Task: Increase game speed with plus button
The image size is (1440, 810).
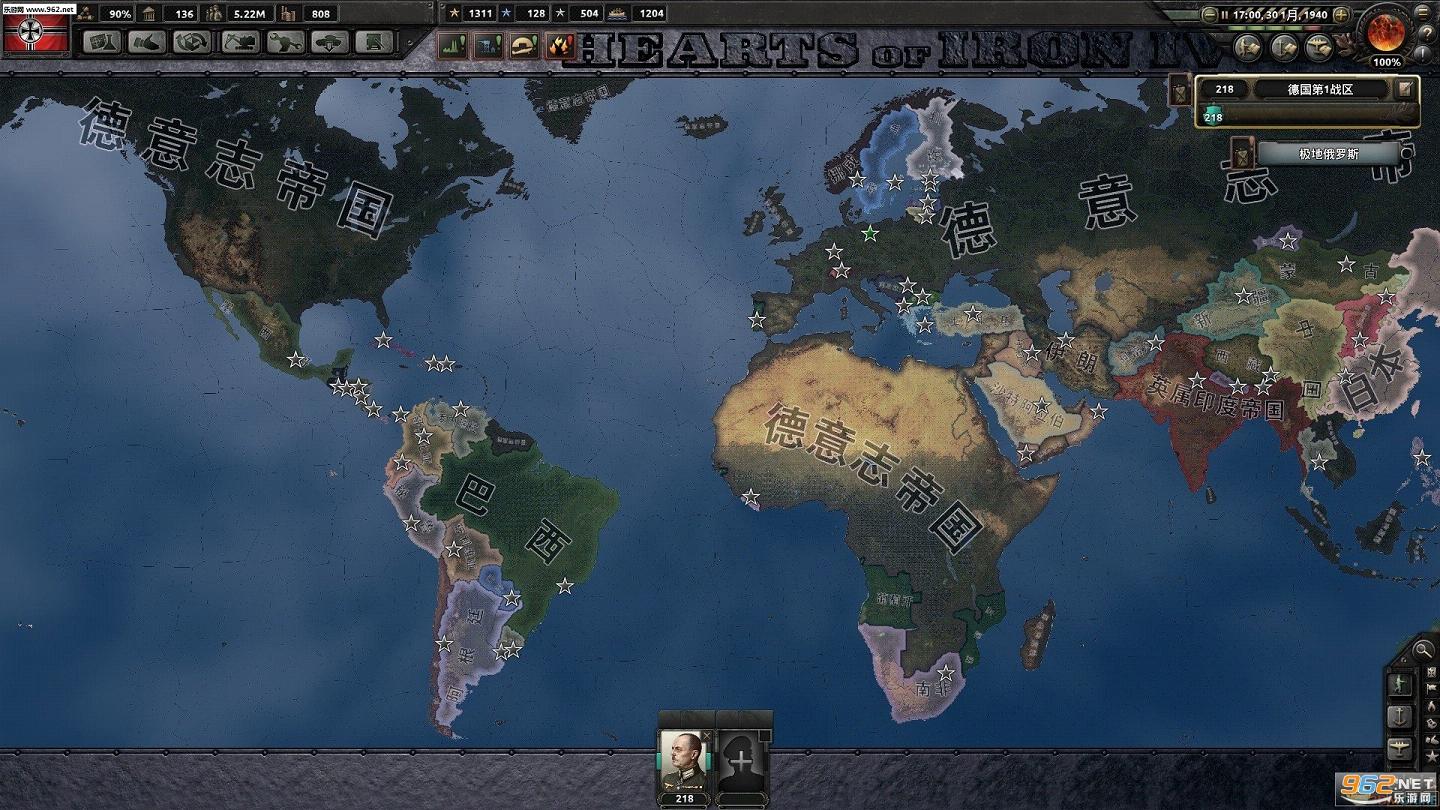Action: [x=1342, y=15]
